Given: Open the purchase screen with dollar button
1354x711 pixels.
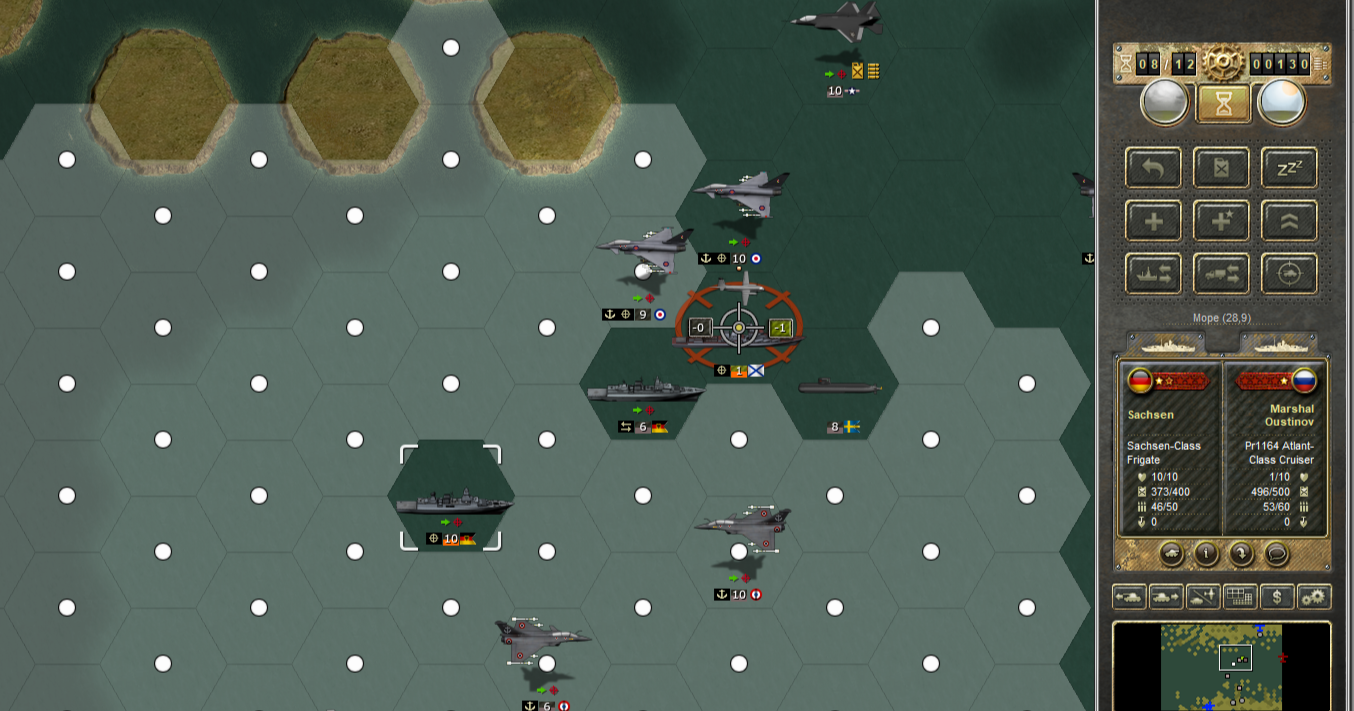Looking at the screenshot, I should pyautogui.click(x=1277, y=597).
